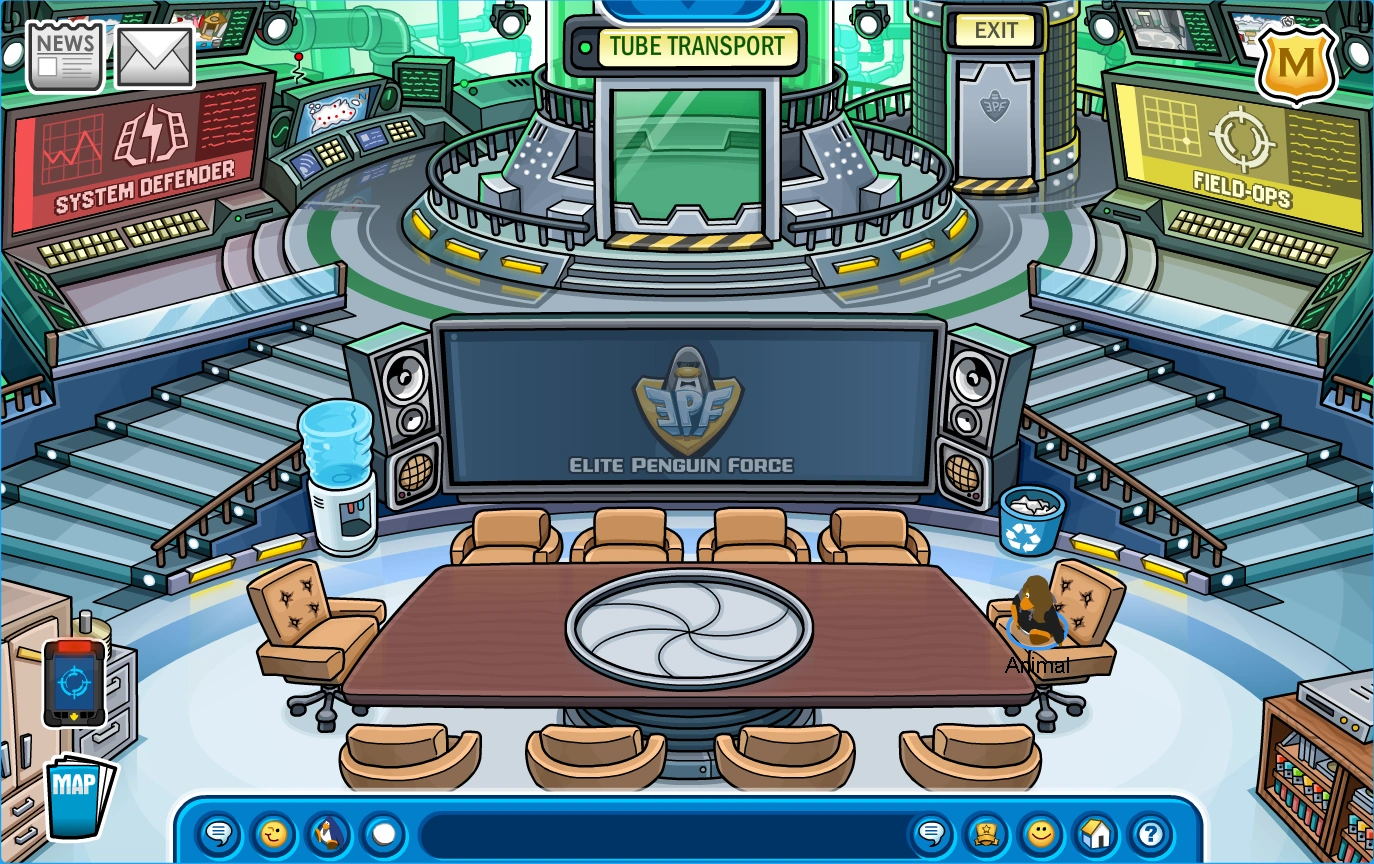Open the EPF spy phone gadget
This screenshot has width=1374, height=864.
(x=72, y=681)
